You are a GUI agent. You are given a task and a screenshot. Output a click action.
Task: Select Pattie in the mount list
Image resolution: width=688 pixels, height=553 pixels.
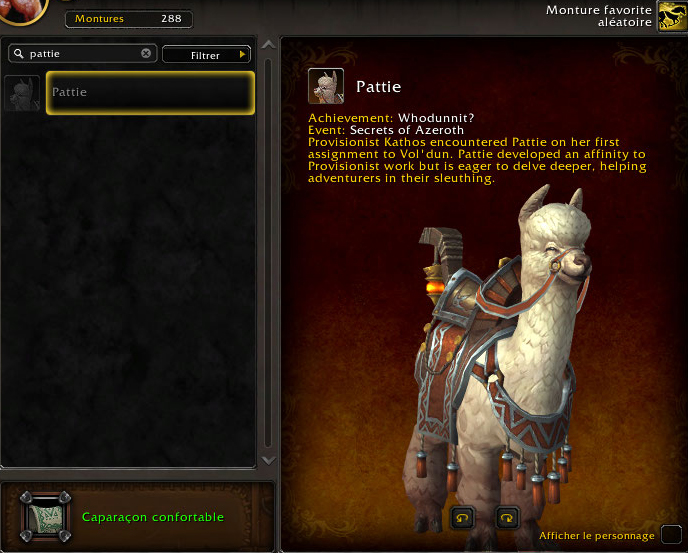[150, 93]
